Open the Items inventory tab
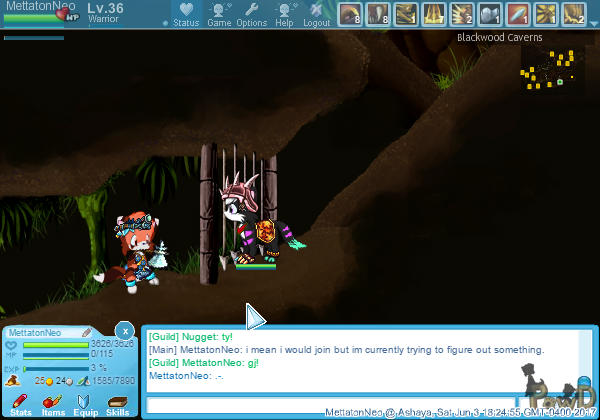Viewport: 600px width, 420px height. click(x=53, y=404)
